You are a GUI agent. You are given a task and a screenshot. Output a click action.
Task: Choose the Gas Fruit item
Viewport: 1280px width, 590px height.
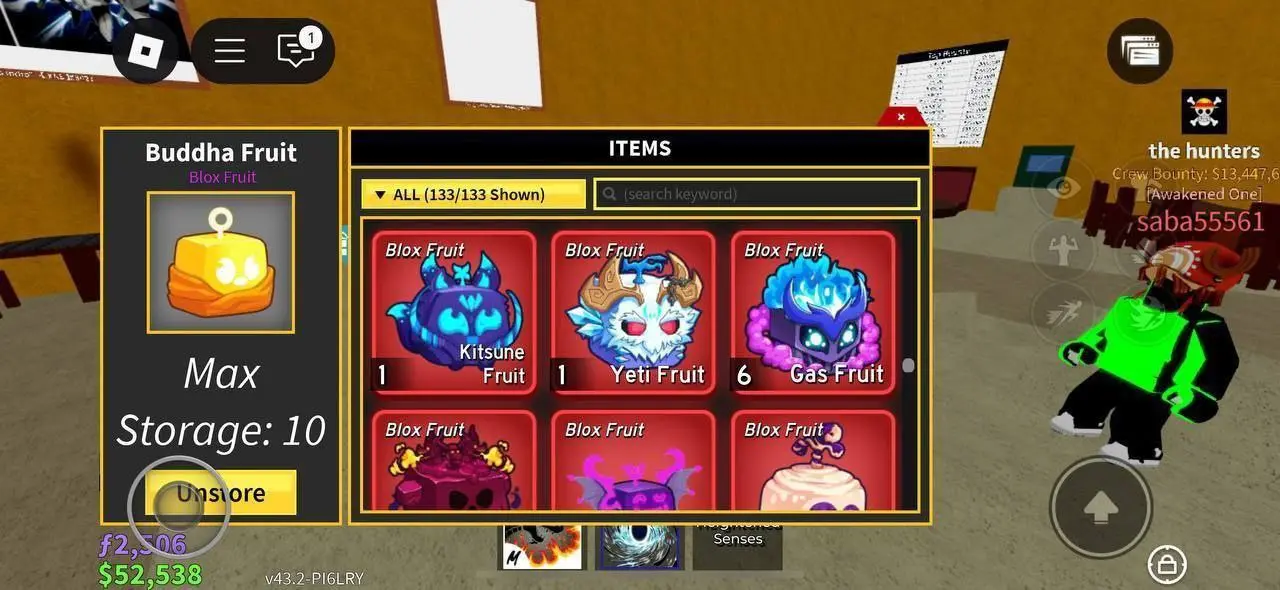812,312
